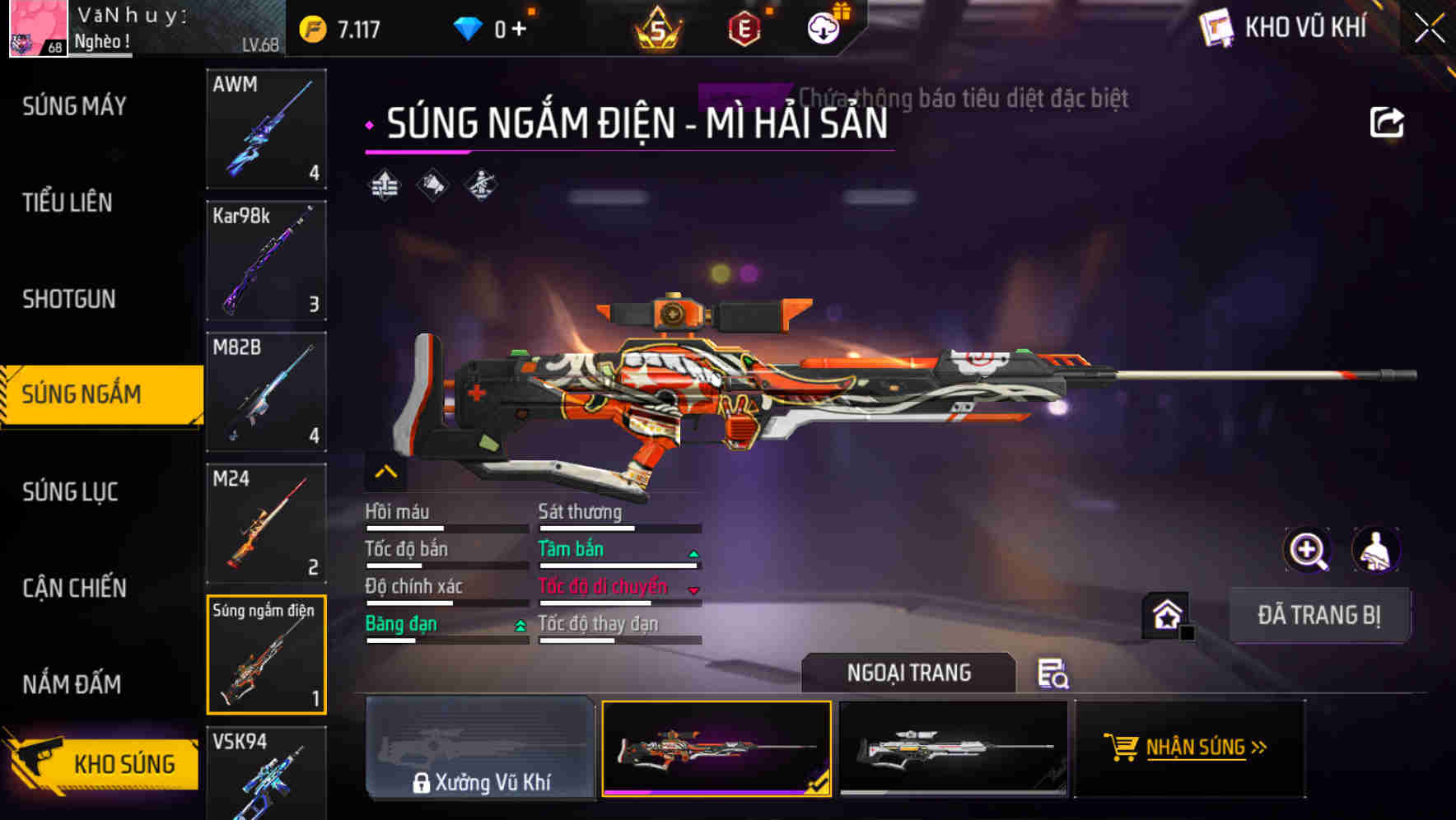Image resolution: width=1456 pixels, height=820 pixels.
Task: Click the Bảng đạn stat progress bar
Action: click(447, 640)
